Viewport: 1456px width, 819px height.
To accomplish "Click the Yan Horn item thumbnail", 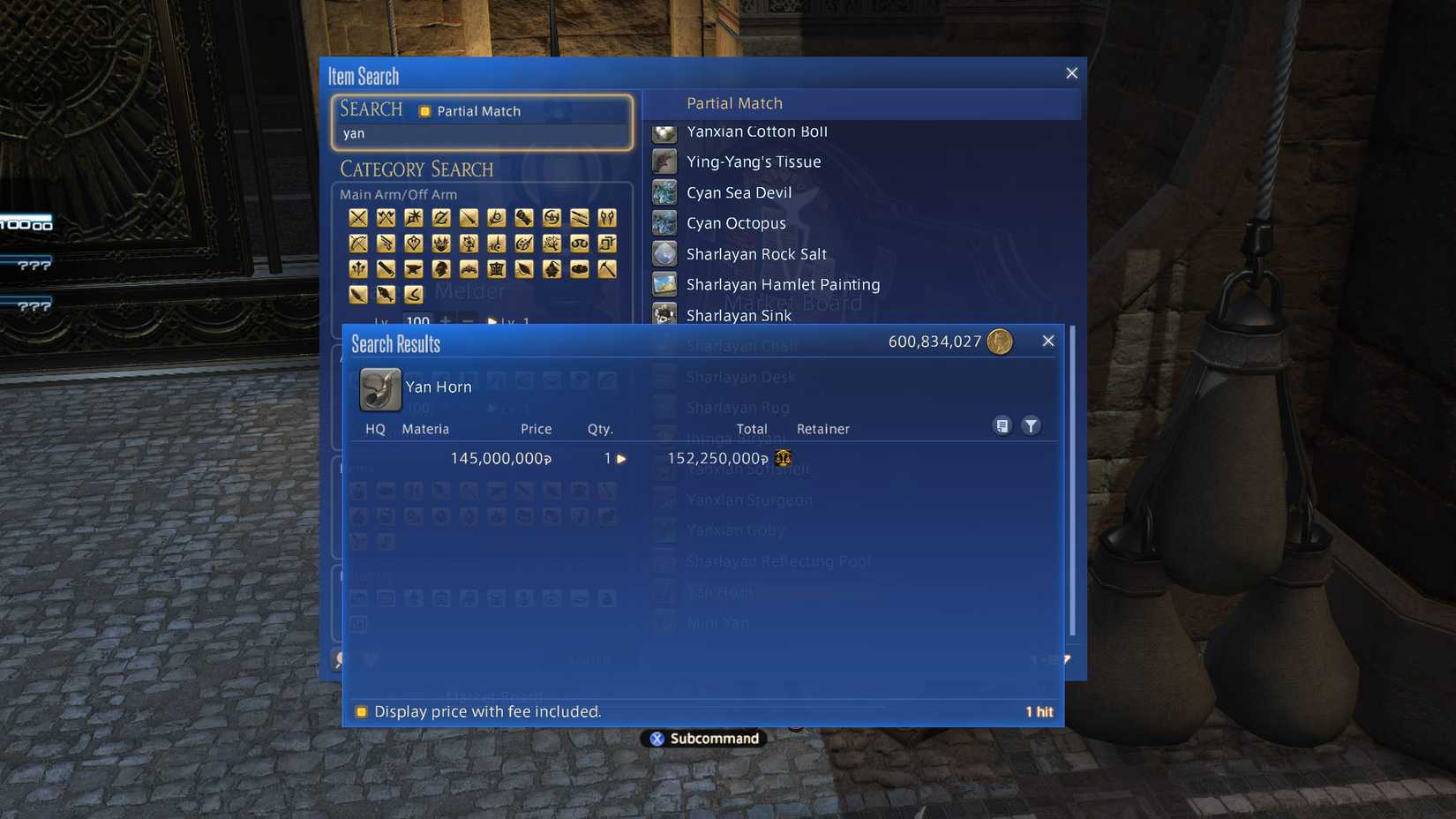I will [379, 388].
